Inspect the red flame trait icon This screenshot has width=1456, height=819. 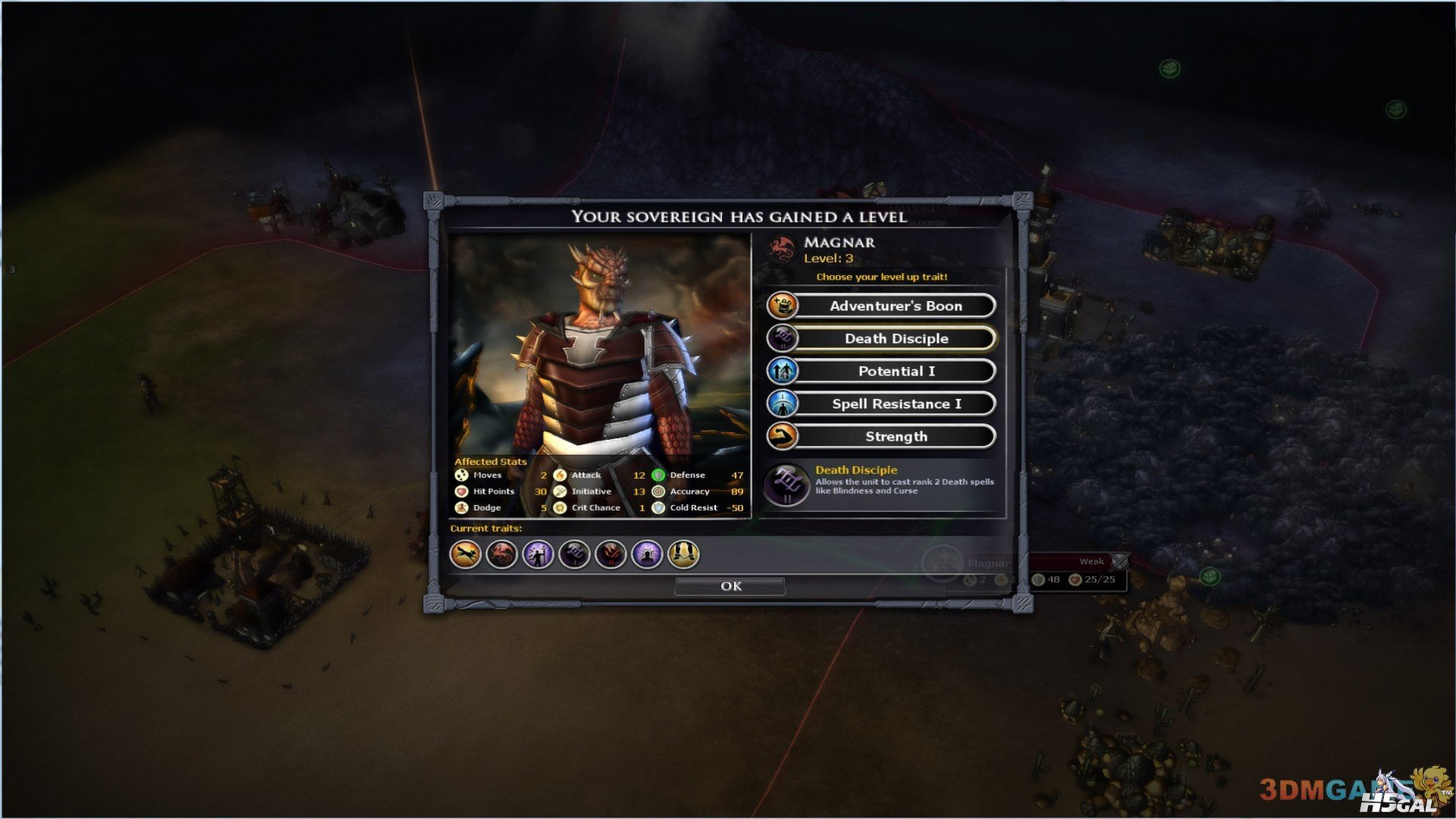point(610,554)
